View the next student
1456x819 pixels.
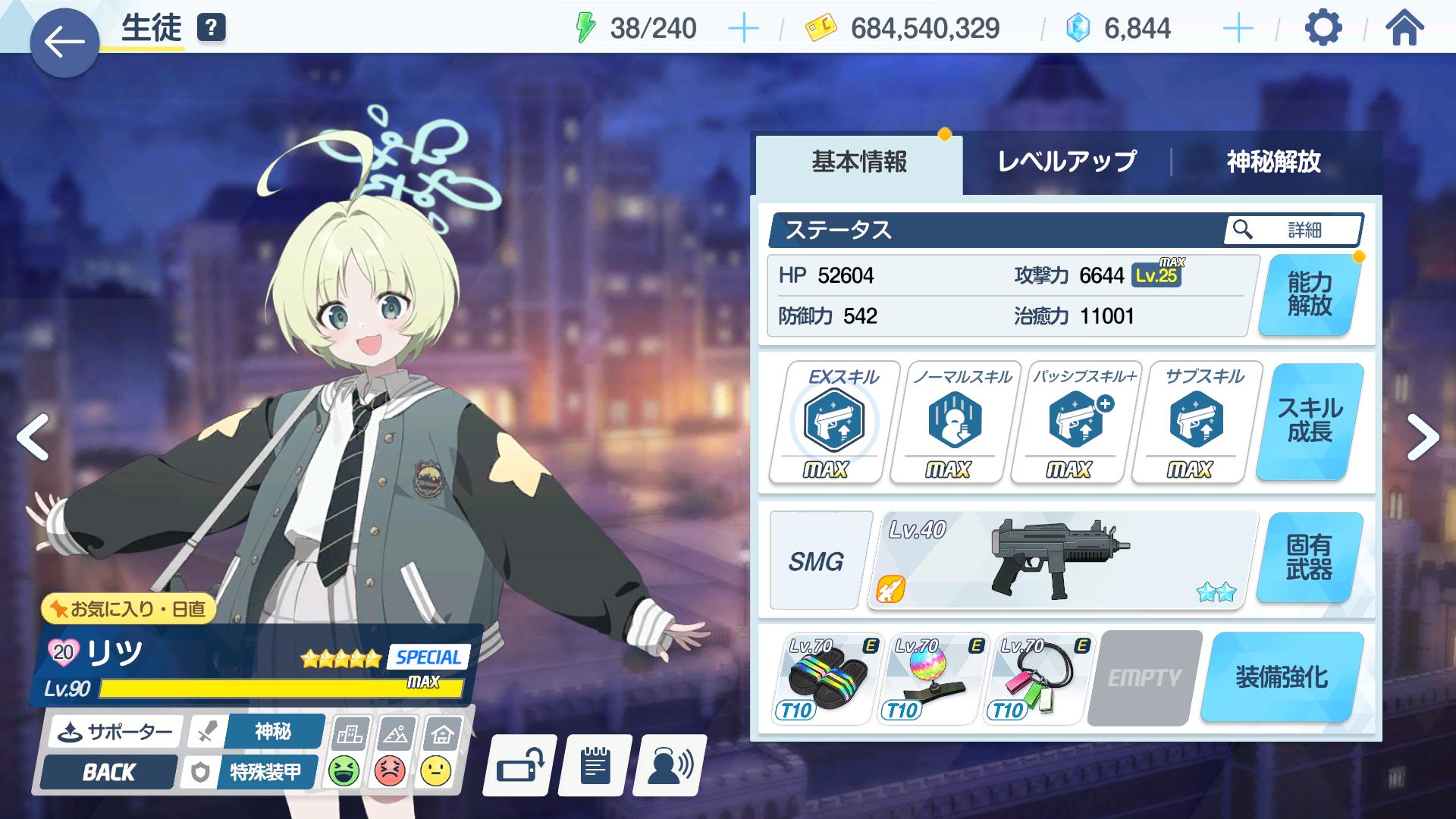1422,438
